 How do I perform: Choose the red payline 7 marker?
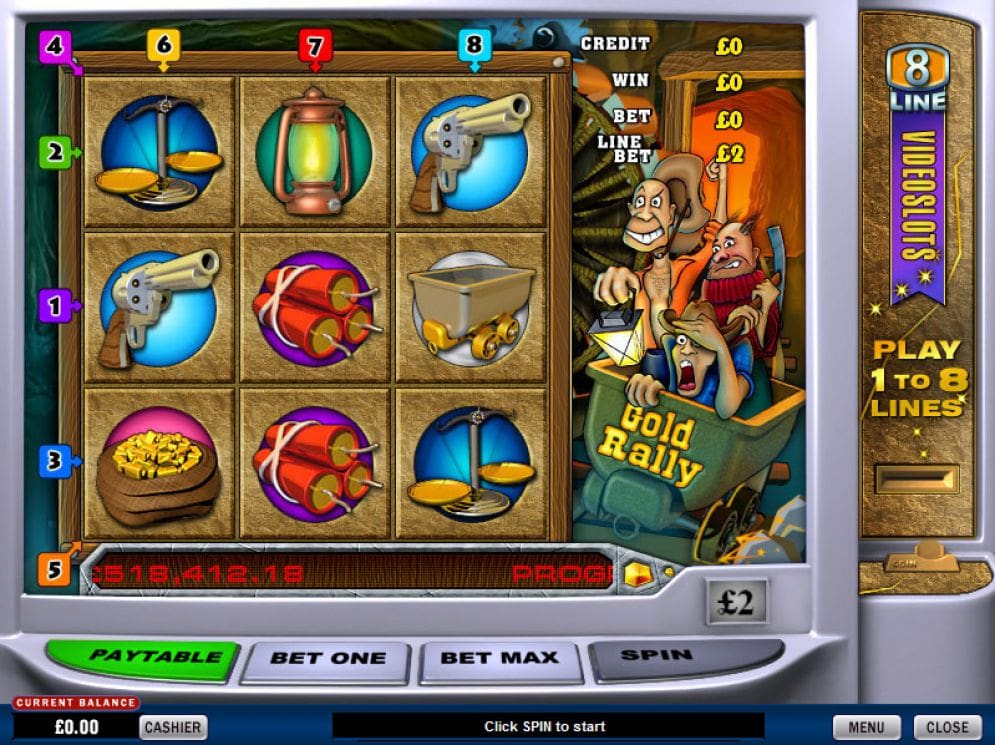(315, 45)
